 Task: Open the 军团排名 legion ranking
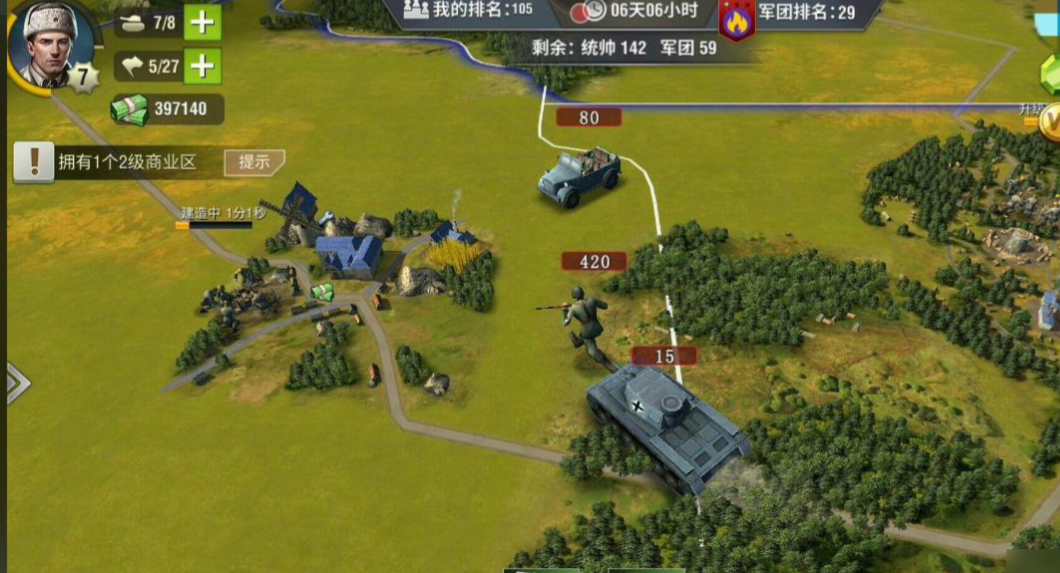806,12
